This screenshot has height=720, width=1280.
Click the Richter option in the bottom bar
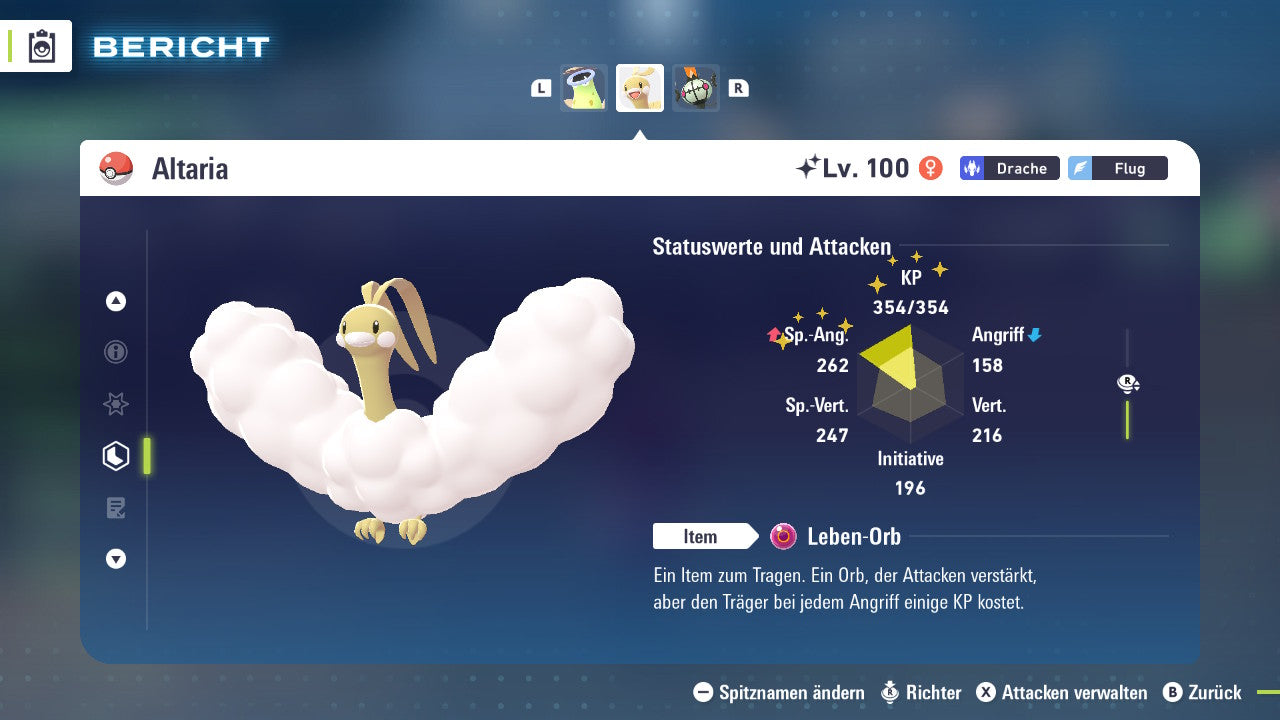(930, 692)
